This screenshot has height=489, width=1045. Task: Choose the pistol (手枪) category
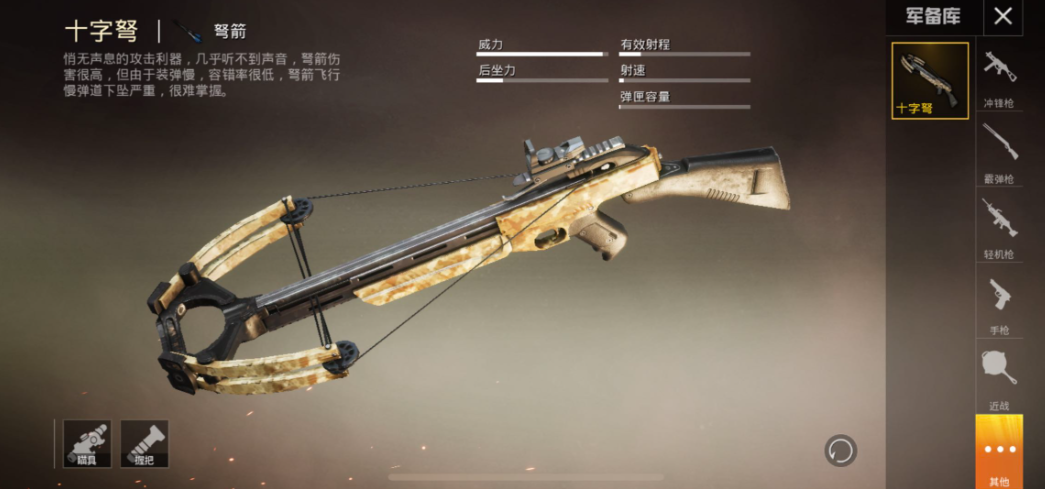(999, 303)
